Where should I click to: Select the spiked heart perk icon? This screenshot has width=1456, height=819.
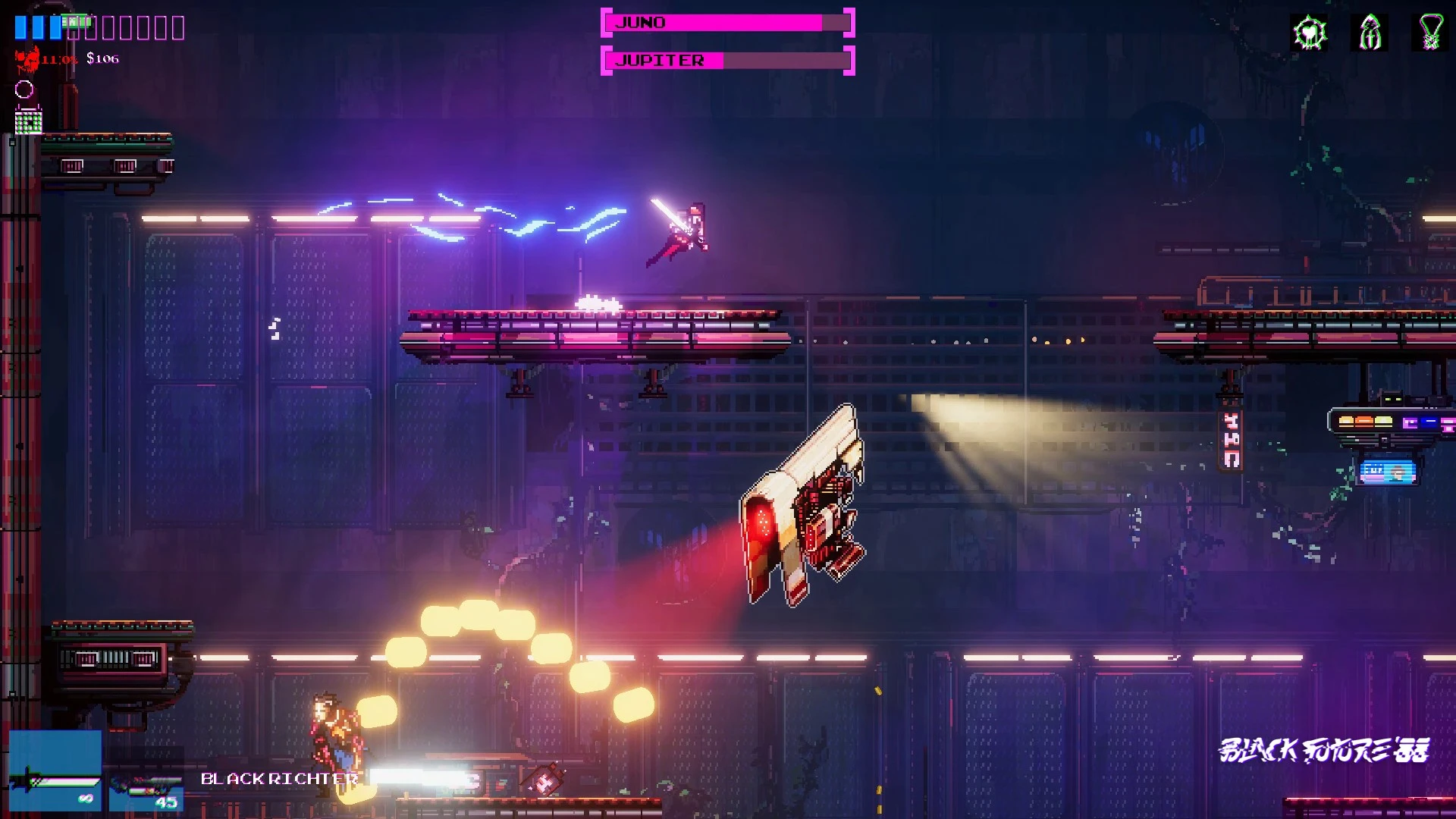click(1309, 33)
